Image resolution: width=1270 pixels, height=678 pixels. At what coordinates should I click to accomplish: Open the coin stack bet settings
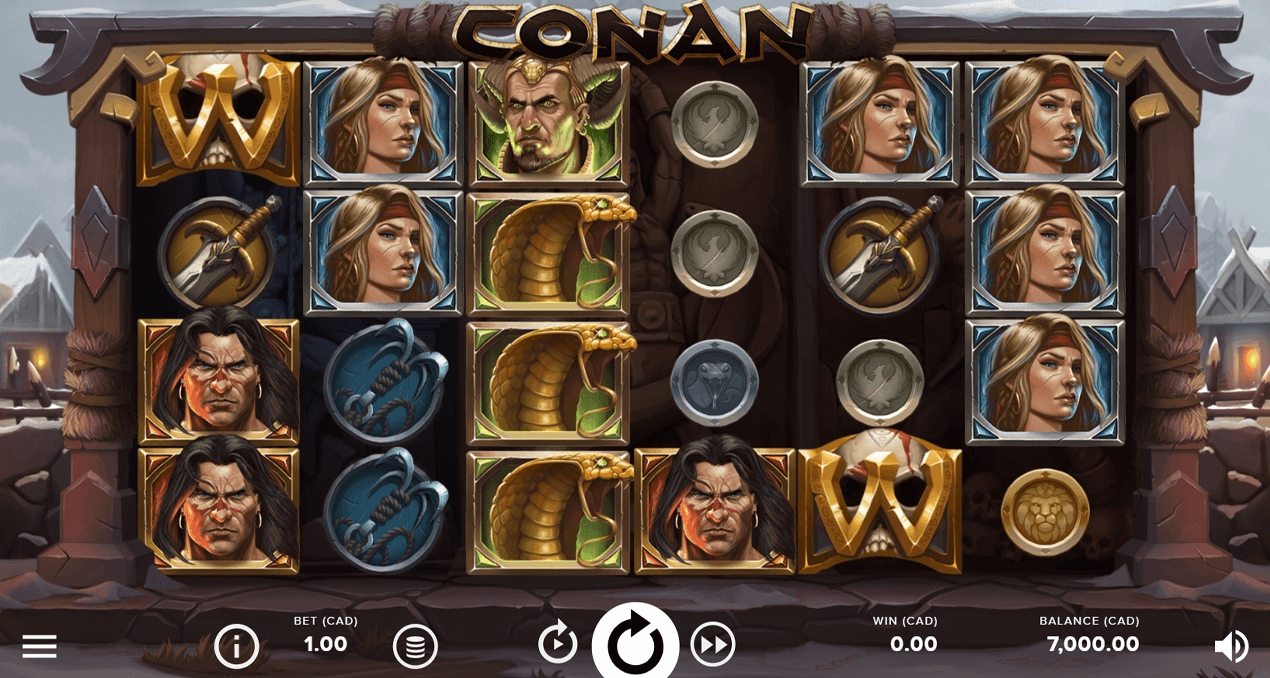tap(415, 646)
